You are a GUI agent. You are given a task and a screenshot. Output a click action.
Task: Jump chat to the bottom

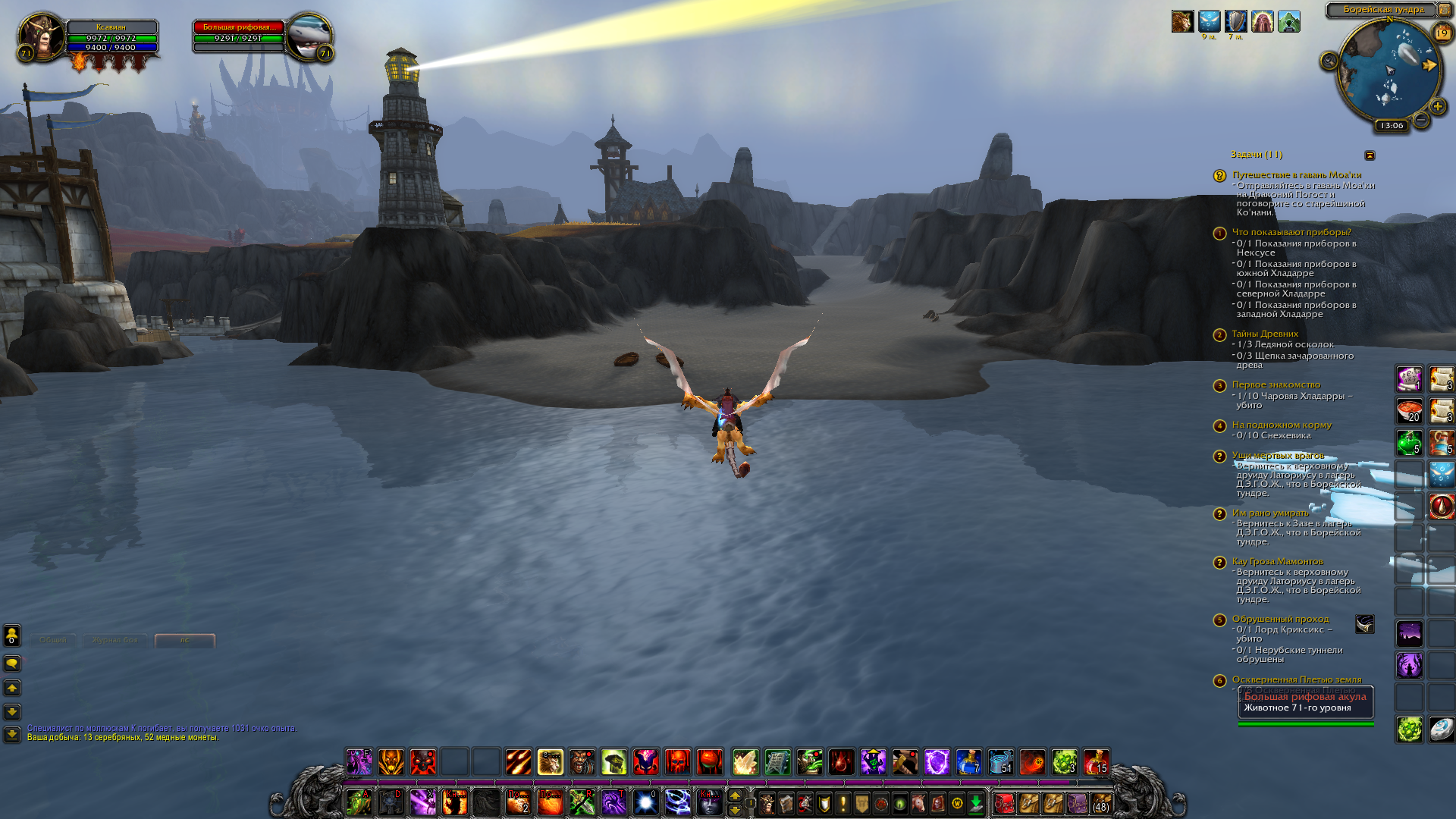pyautogui.click(x=12, y=734)
